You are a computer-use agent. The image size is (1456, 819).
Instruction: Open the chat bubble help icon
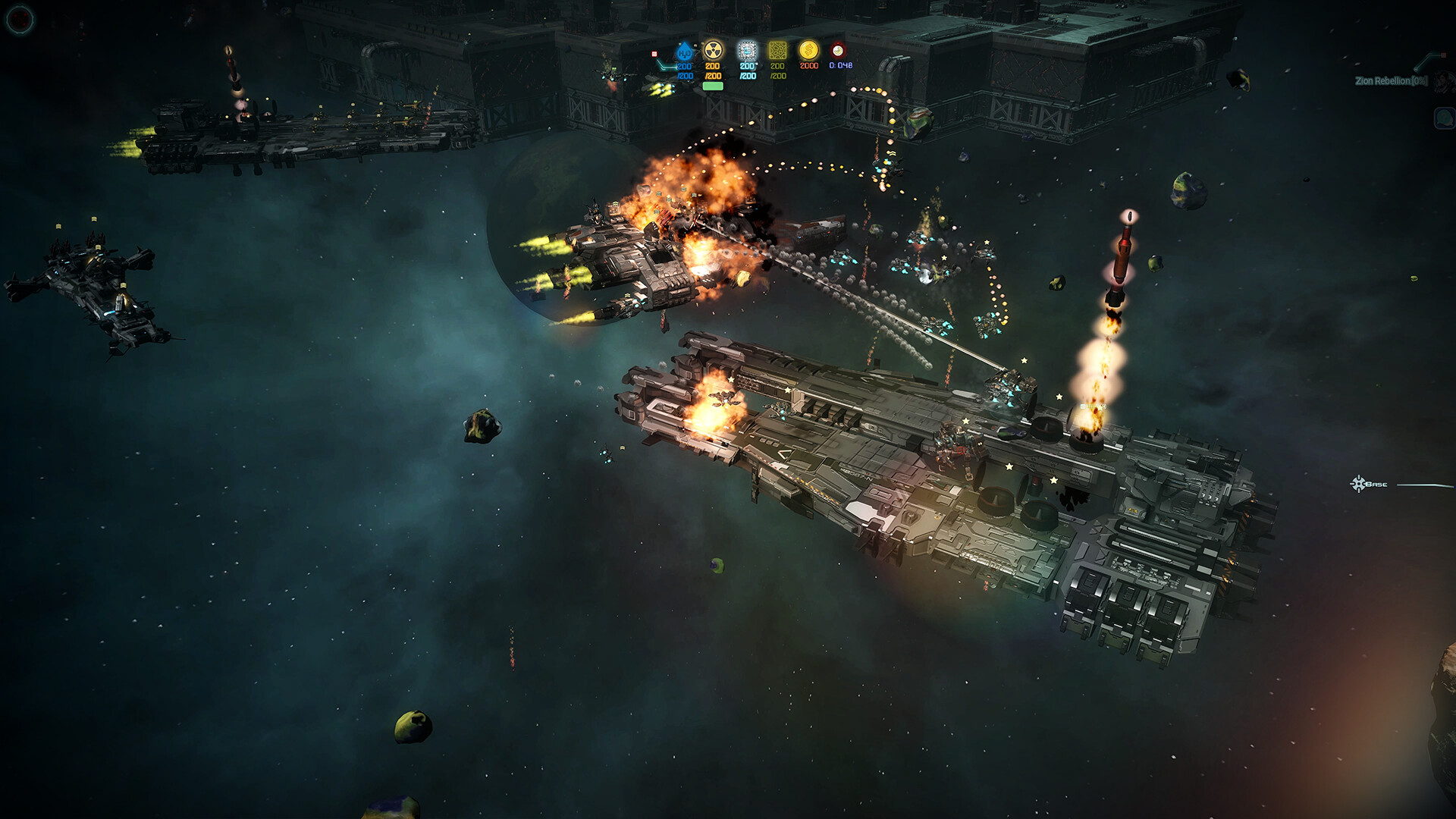[1444, 118]
